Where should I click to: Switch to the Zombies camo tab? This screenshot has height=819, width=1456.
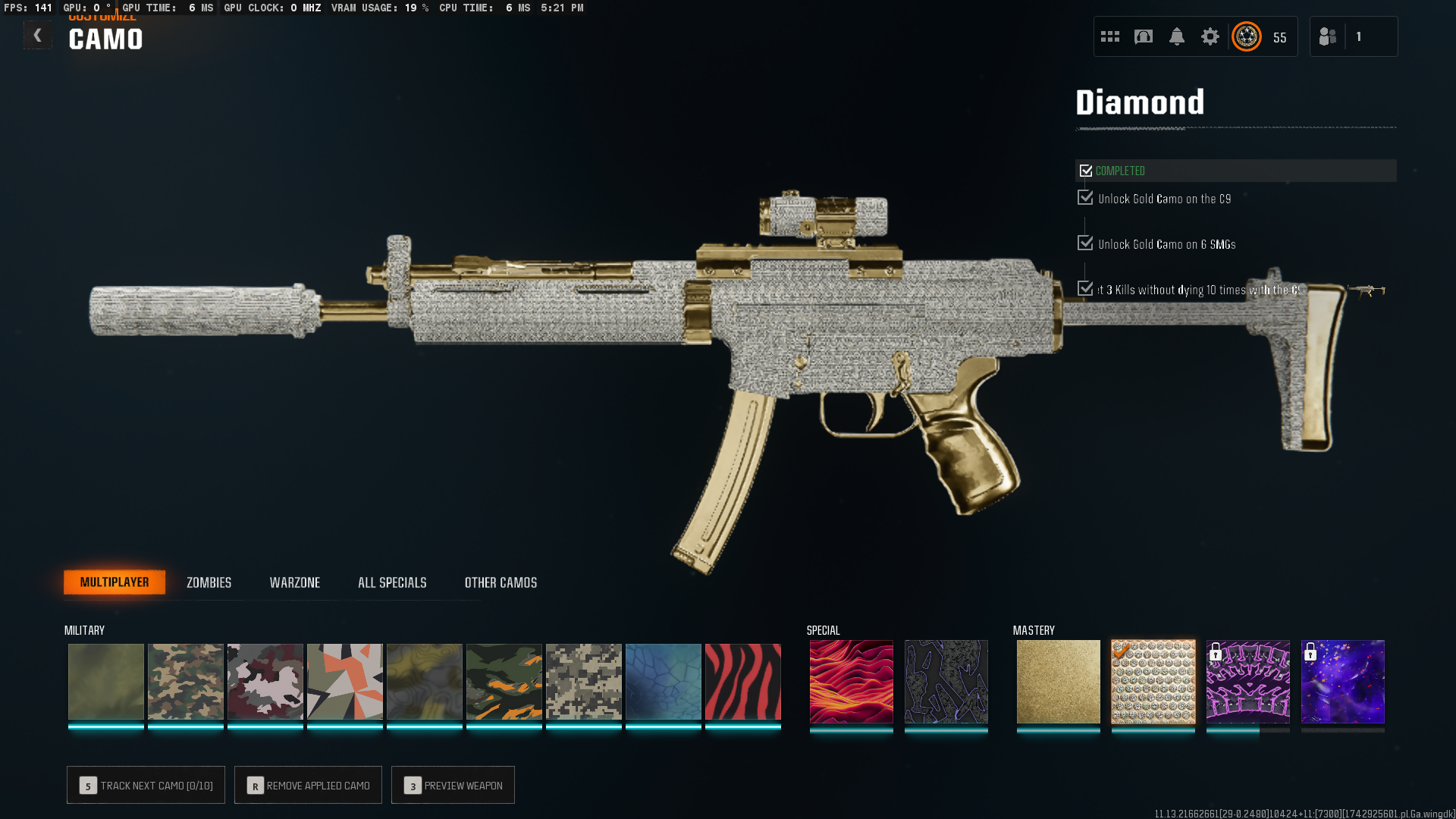(x=209, y=582)
